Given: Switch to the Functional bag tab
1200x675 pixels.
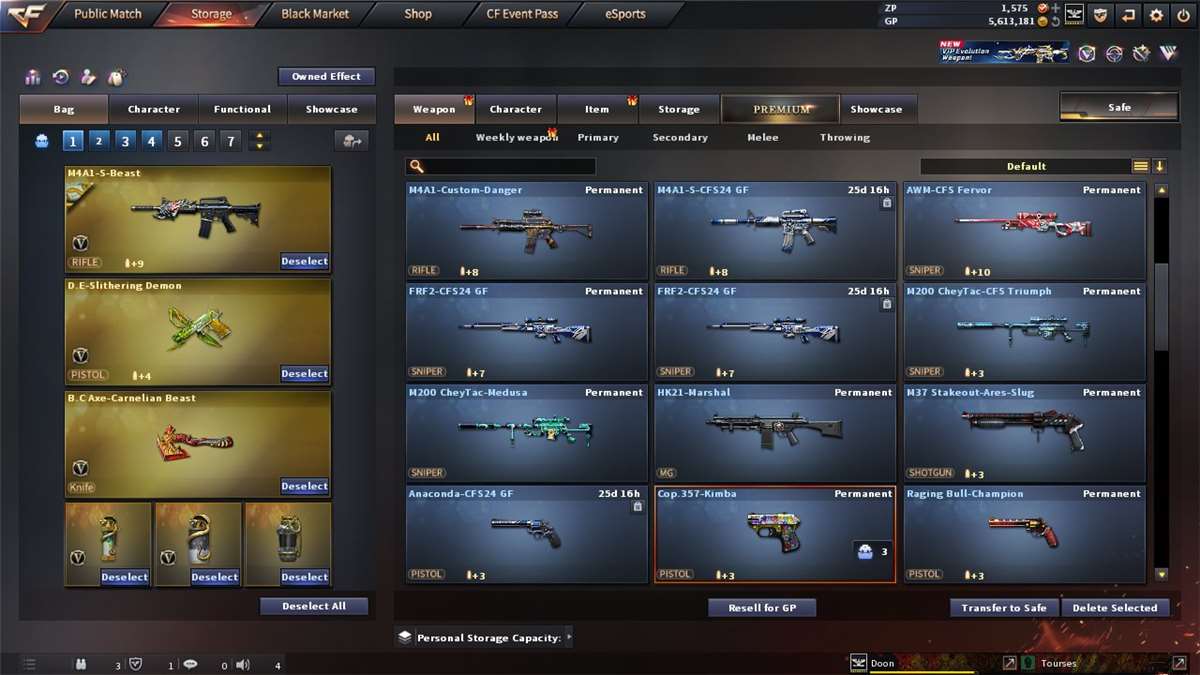Looking at the screenshot, I should [242, 109].
